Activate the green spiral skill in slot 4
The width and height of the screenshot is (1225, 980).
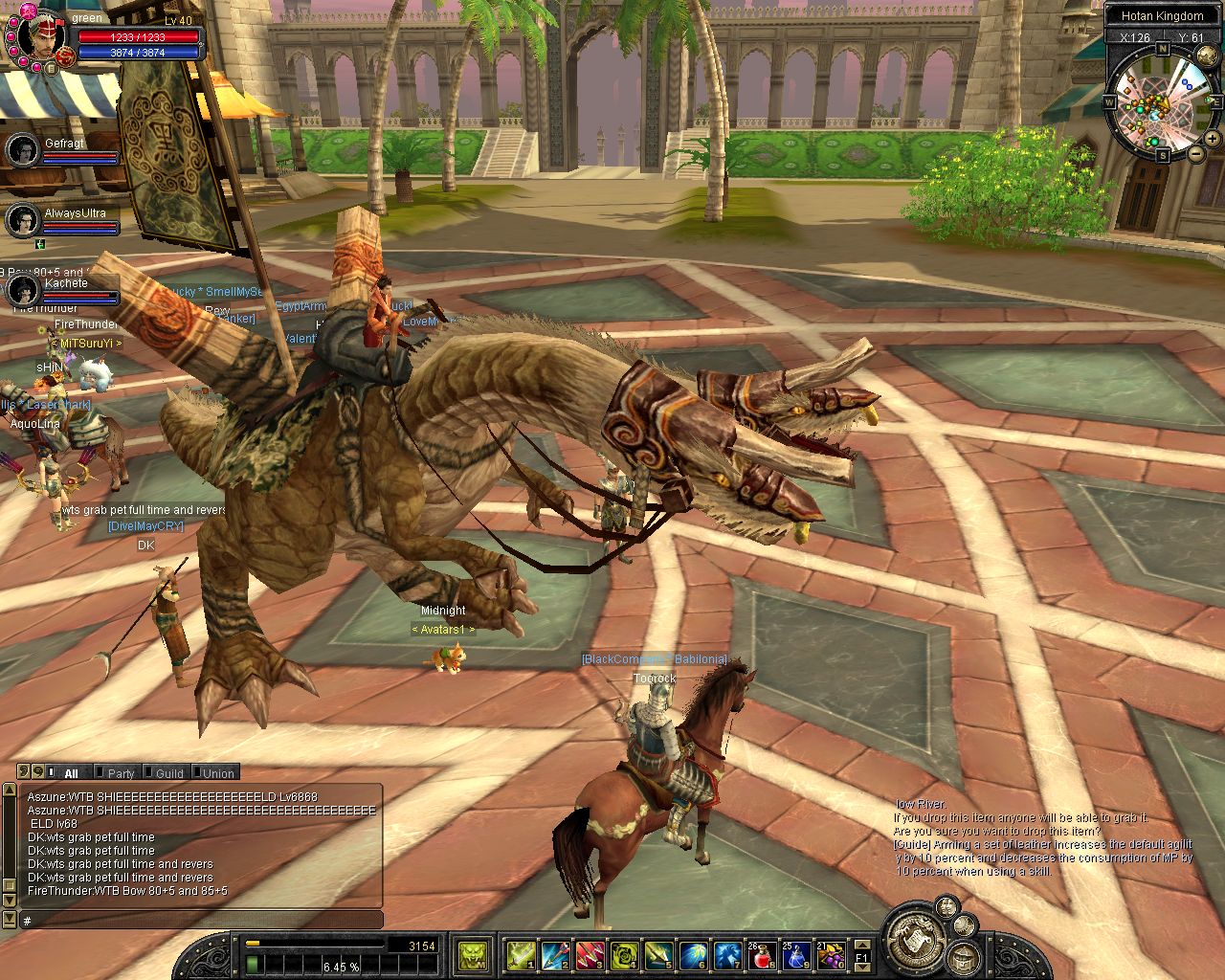click(x=624, y=954)
